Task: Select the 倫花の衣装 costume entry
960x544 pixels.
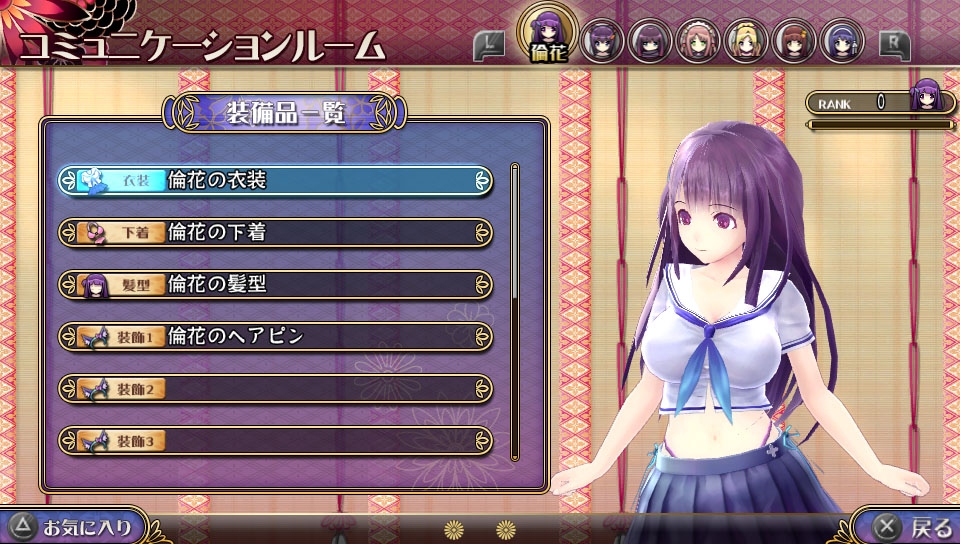Action: 275,181
